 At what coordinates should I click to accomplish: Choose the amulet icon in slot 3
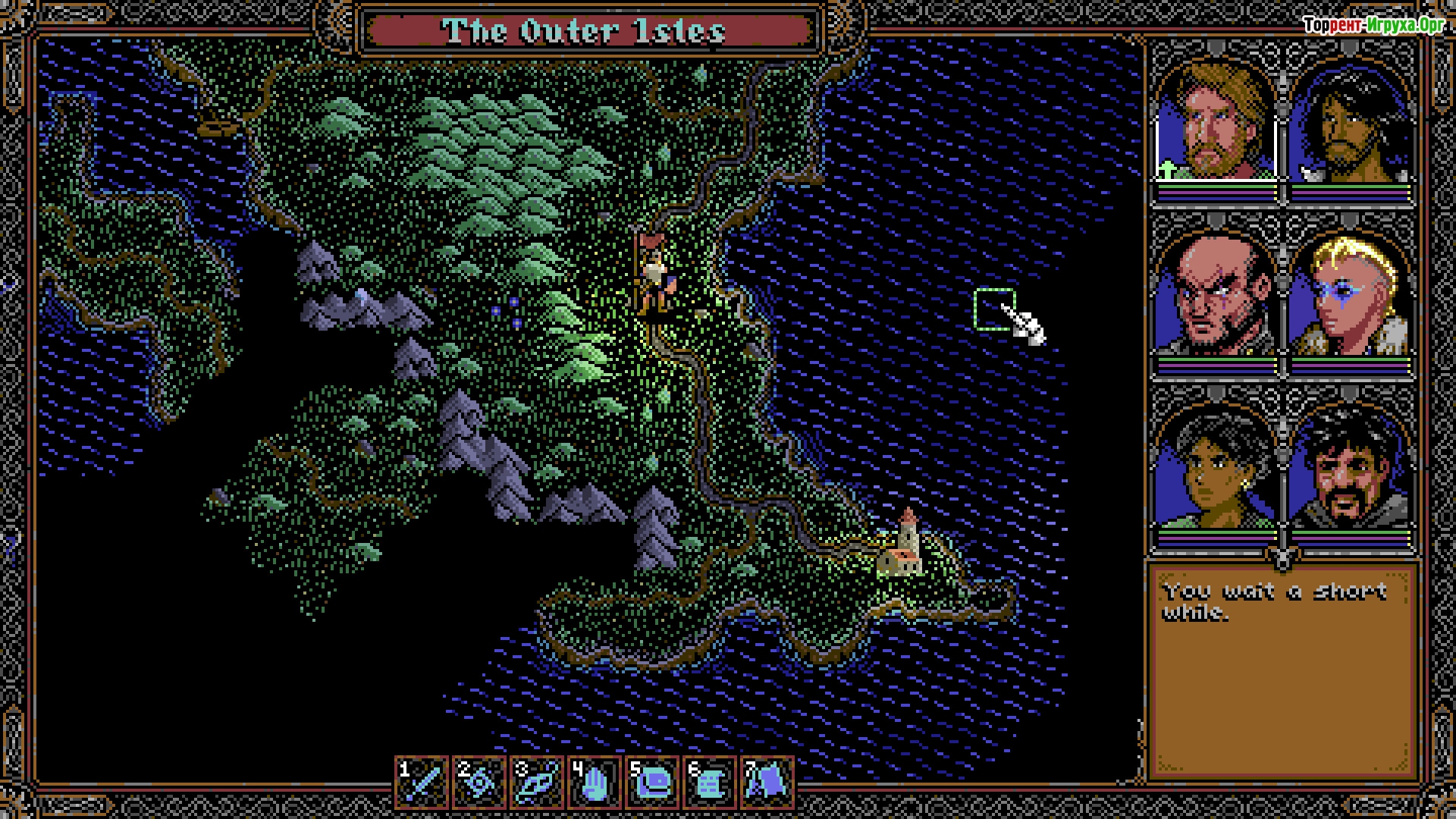click(x=538, y=782)
